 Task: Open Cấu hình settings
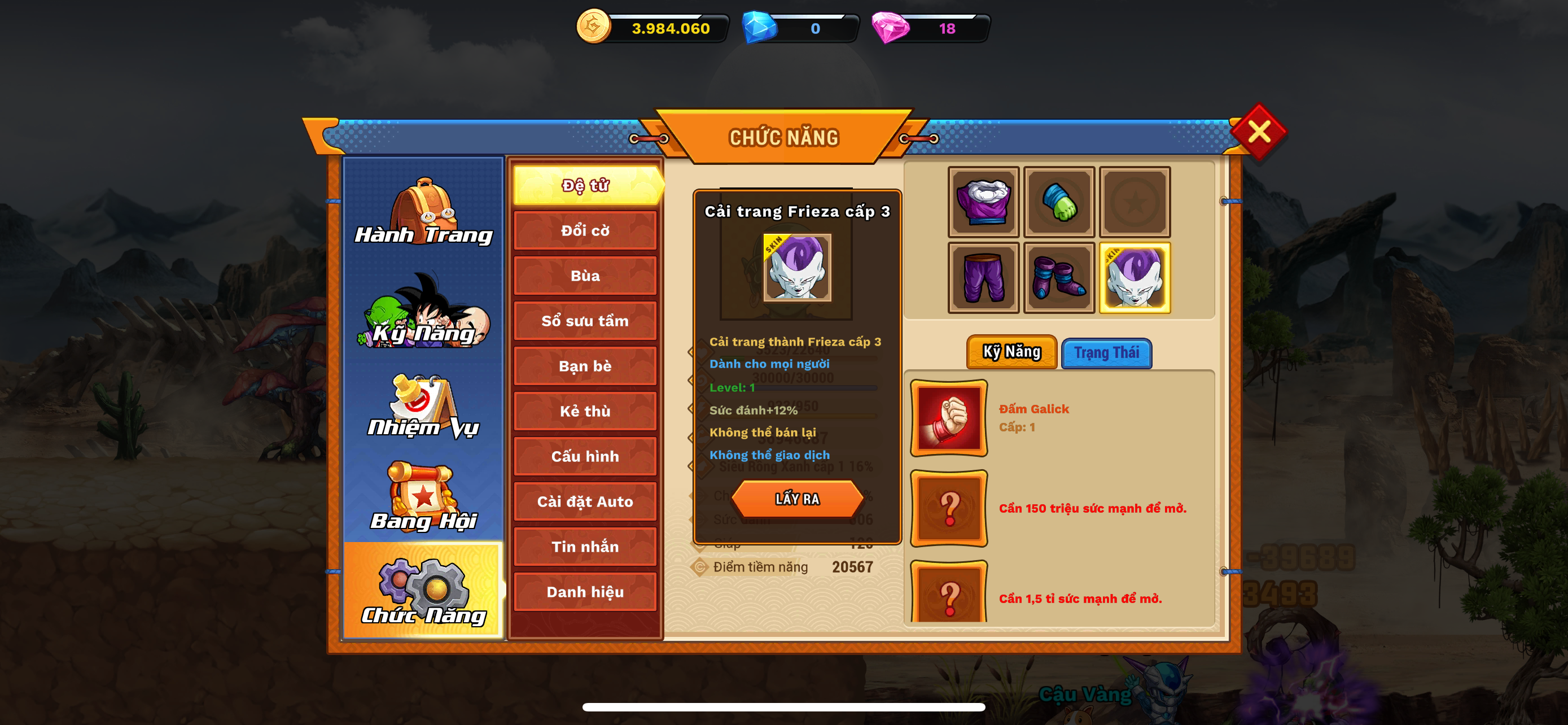(x=585, y=457)
